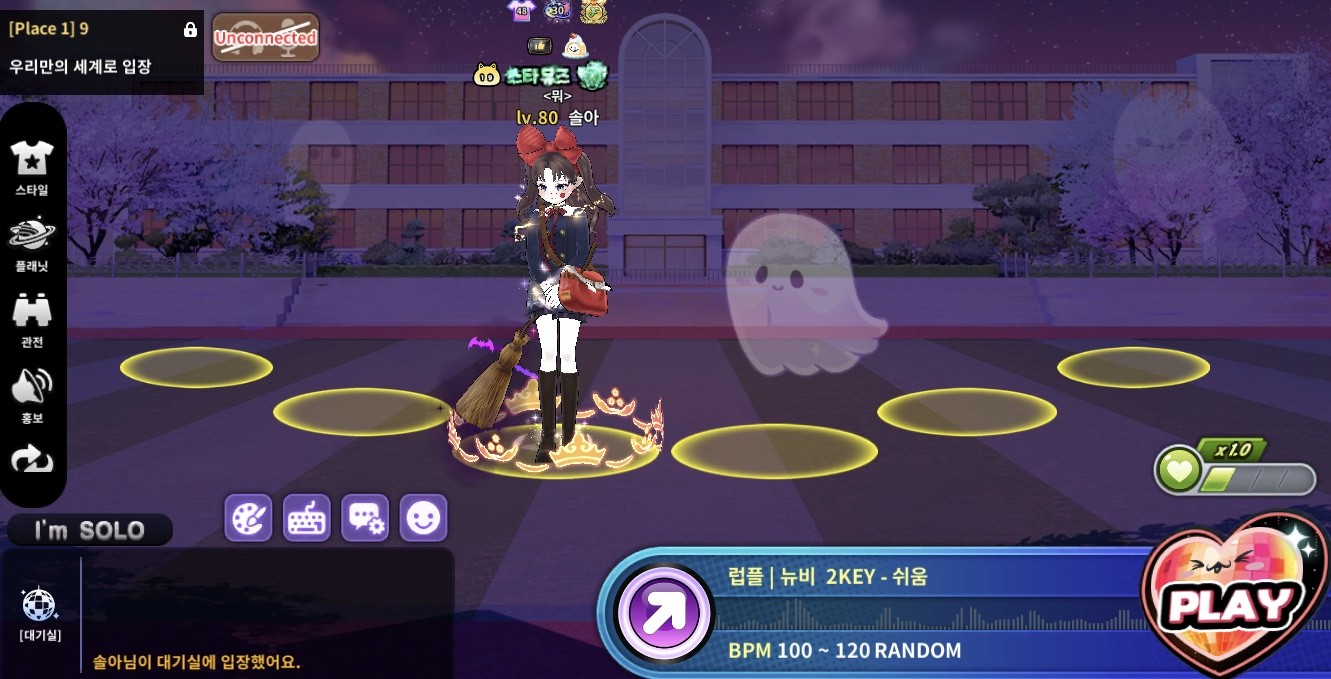Select the empty yellow slot beside the crown circle
This screenshot has width=1331, height=679.
774,451
